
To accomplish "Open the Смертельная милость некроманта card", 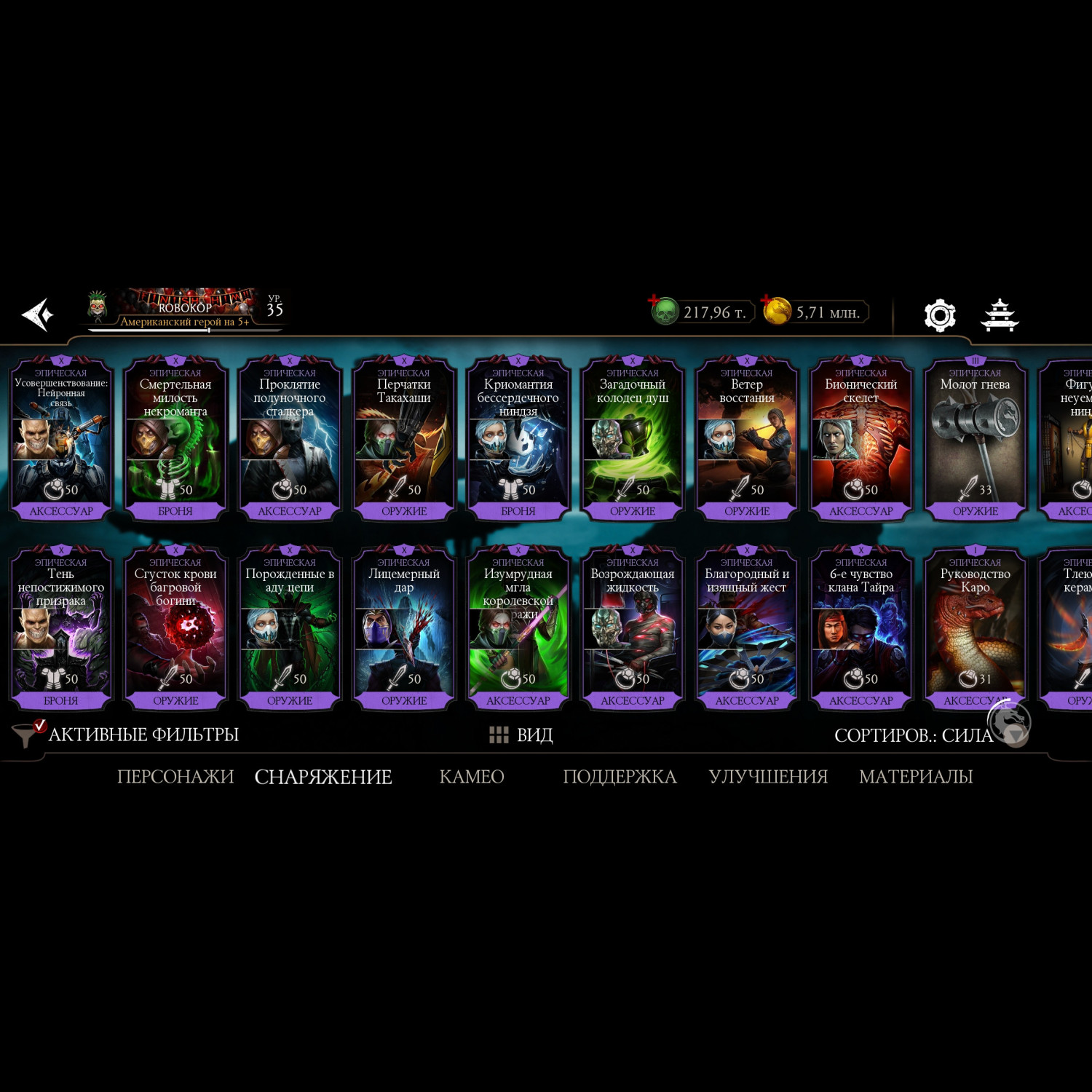I will point(175,438).
